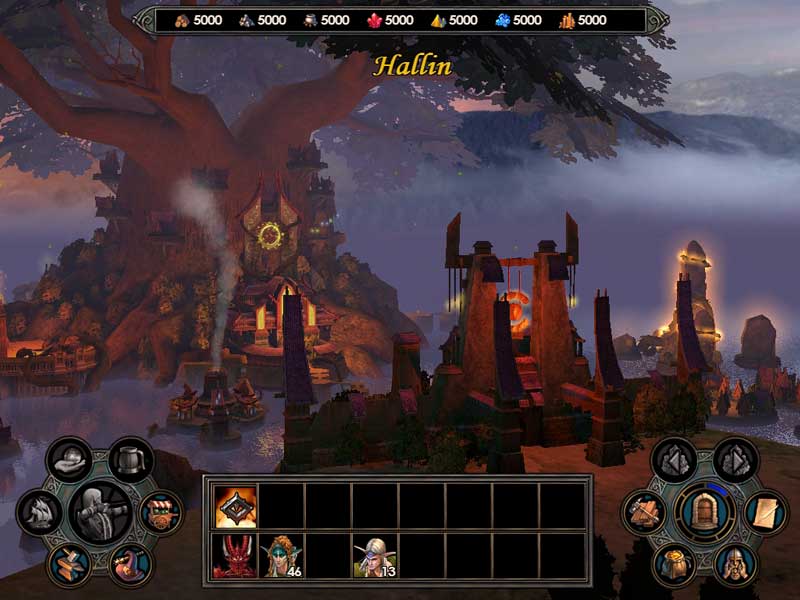Image resolution: width=800 pixels, height=600 pixels.
Task: Select the elf unit stack of 13
Action: coord(375,556)
